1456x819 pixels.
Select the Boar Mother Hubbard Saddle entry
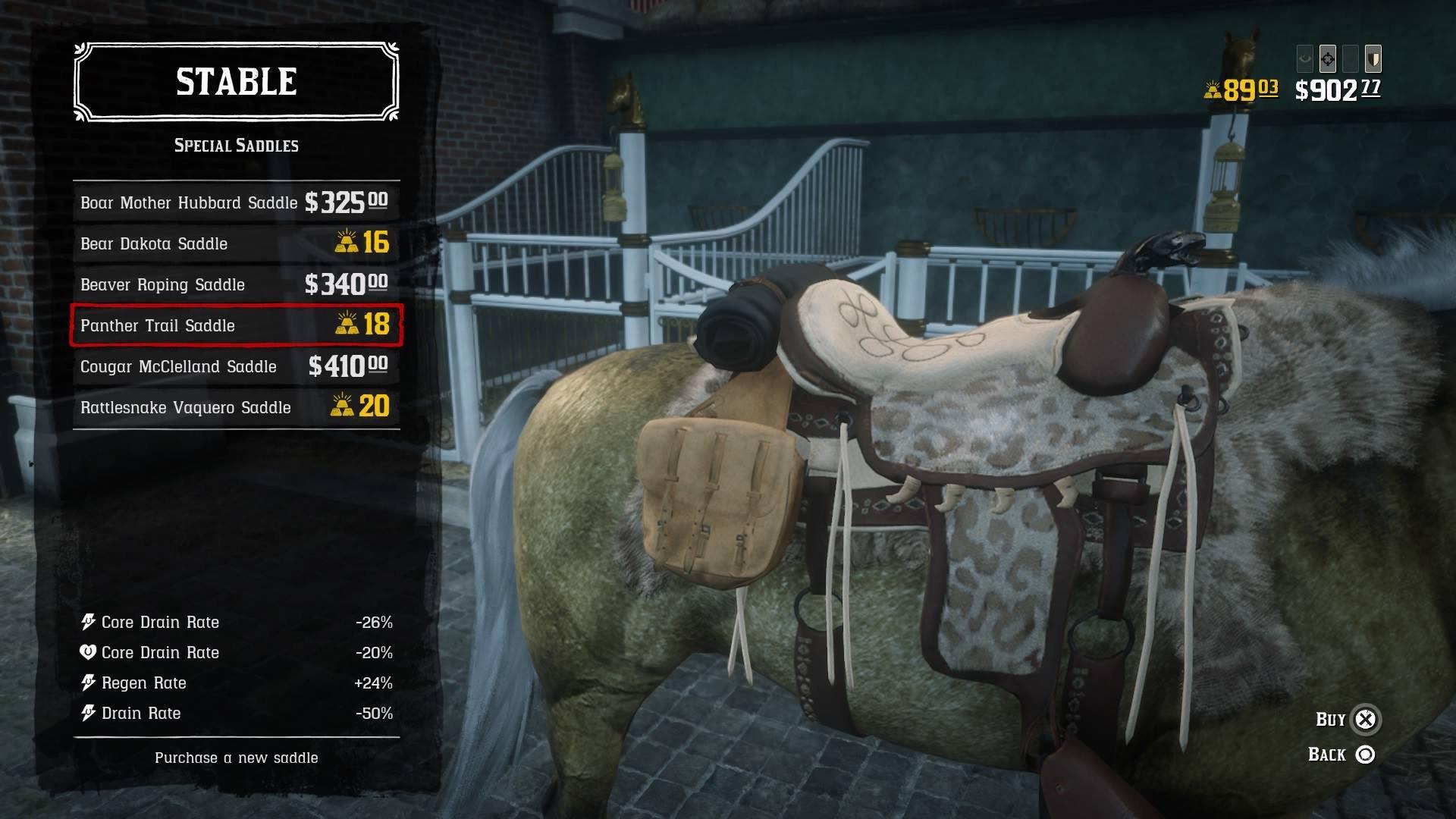pos(235,202)
